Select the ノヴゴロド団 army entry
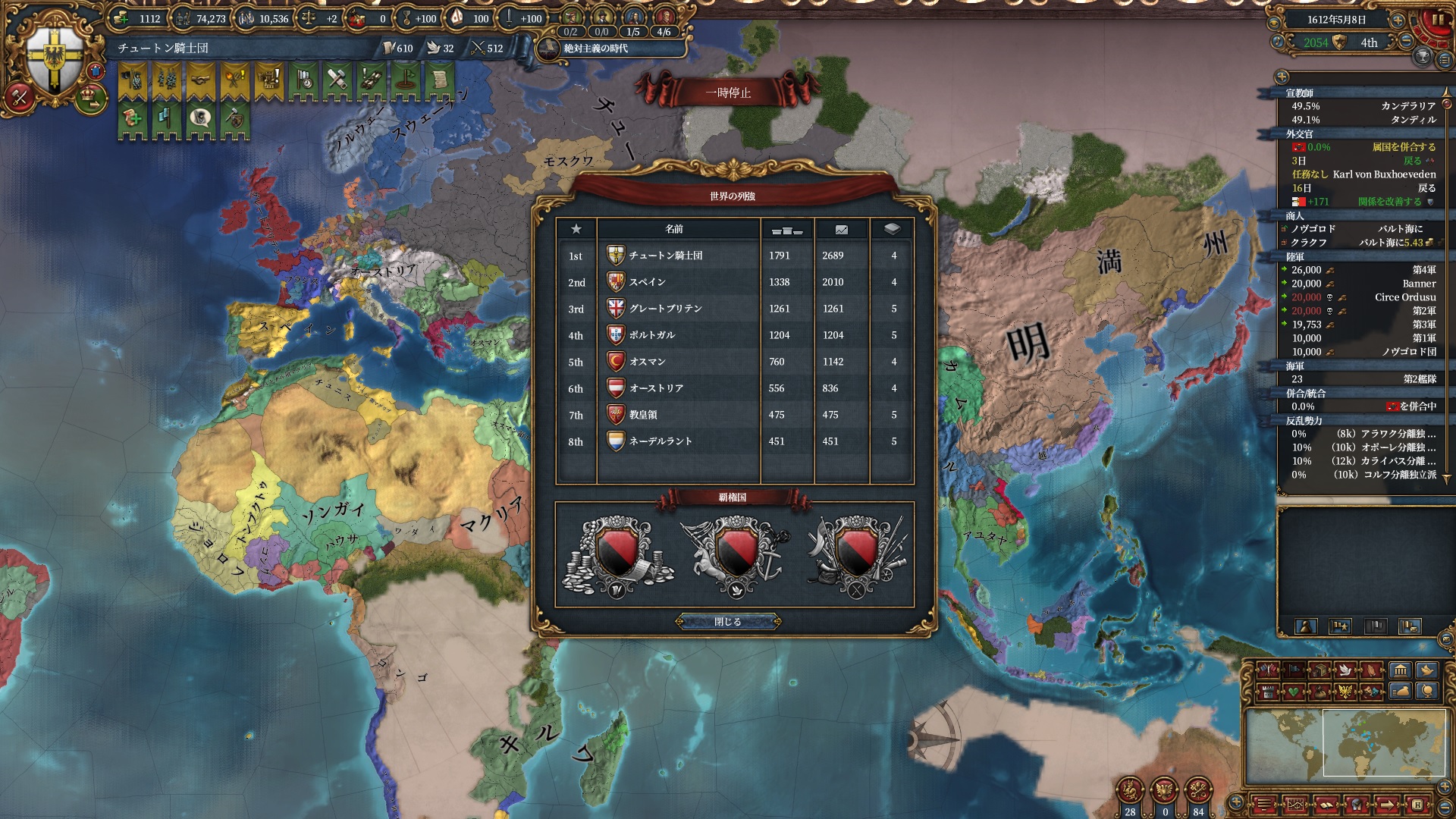1456x819 pixels. pos(1408,352)
